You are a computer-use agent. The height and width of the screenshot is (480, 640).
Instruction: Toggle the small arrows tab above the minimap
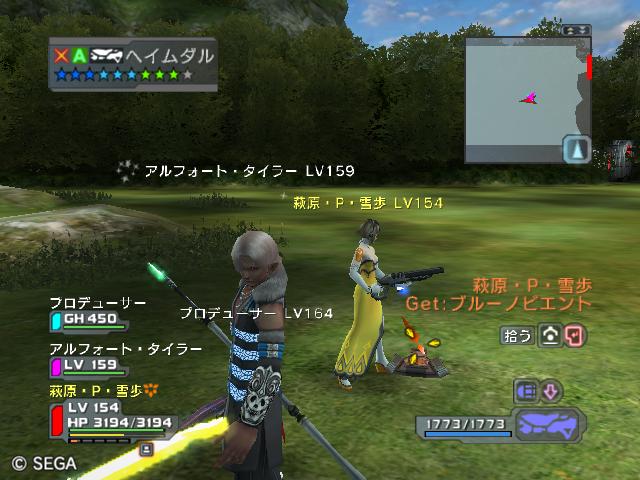(576, 30)
